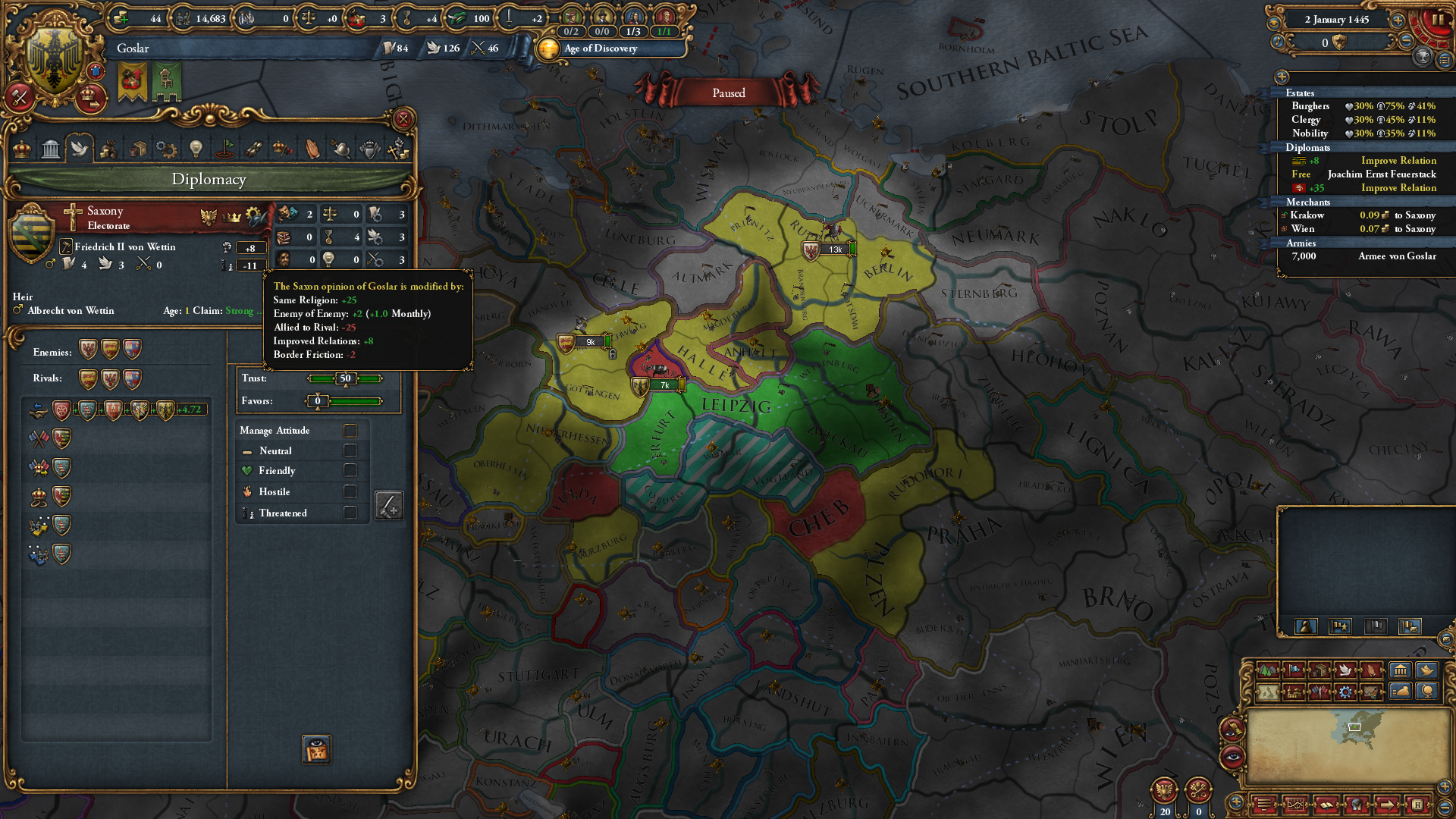Pause the game with the pause button
1456x819 pixels.
coord(1440,18)
